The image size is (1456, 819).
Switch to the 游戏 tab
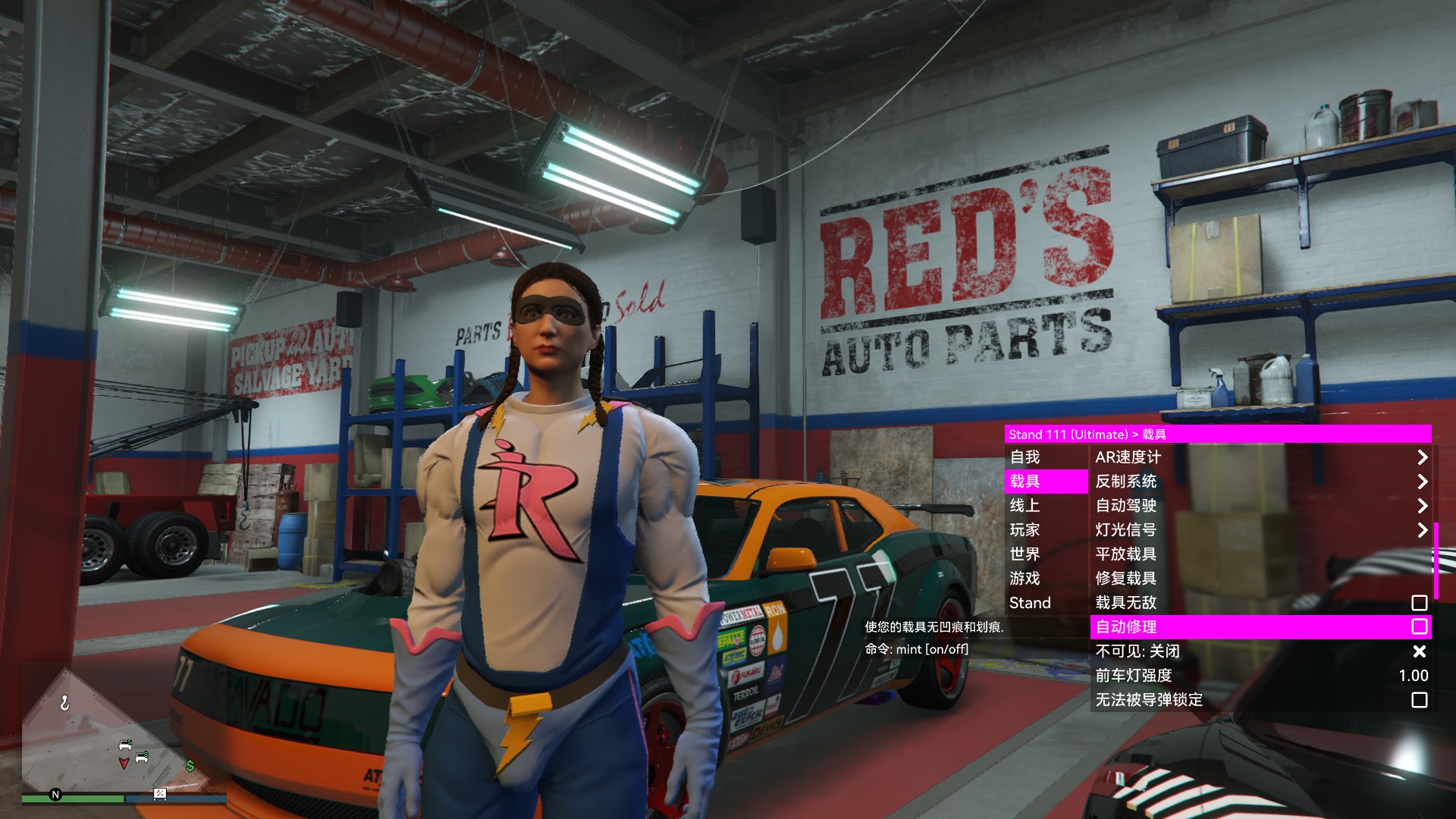point(1046,579)
